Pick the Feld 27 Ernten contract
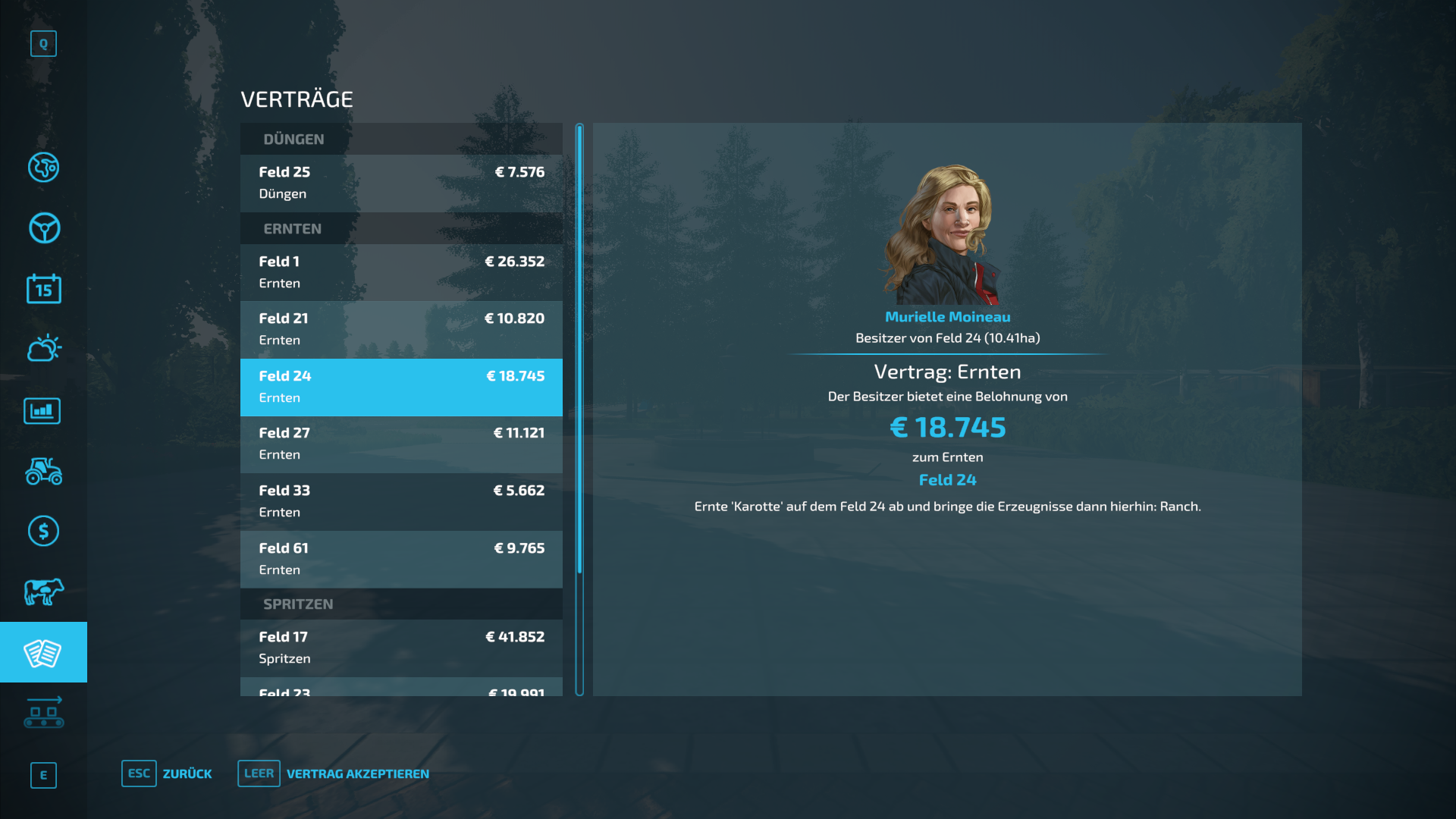This screenshot has height=819, width=1456. tap(401, 444)
